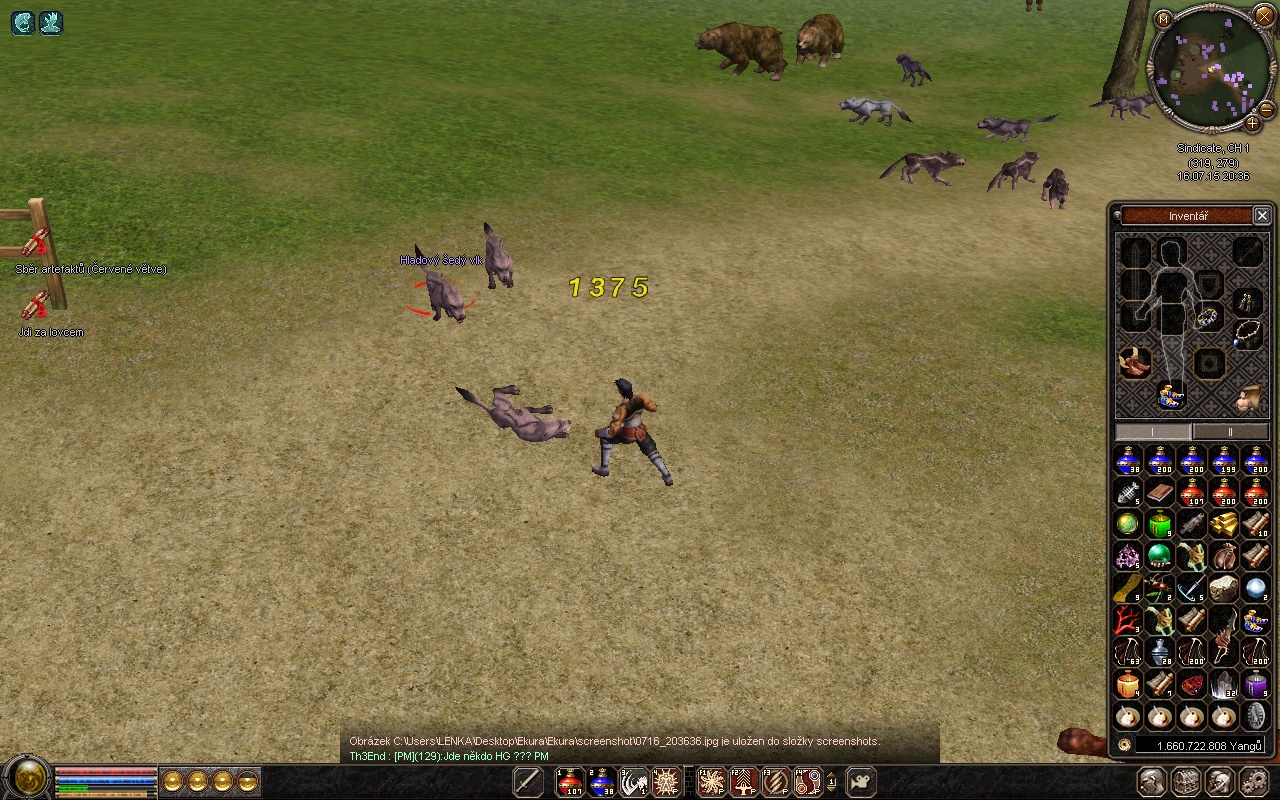Switch to inventory page I
The image size is (1280, 800).
(1153, 431)
